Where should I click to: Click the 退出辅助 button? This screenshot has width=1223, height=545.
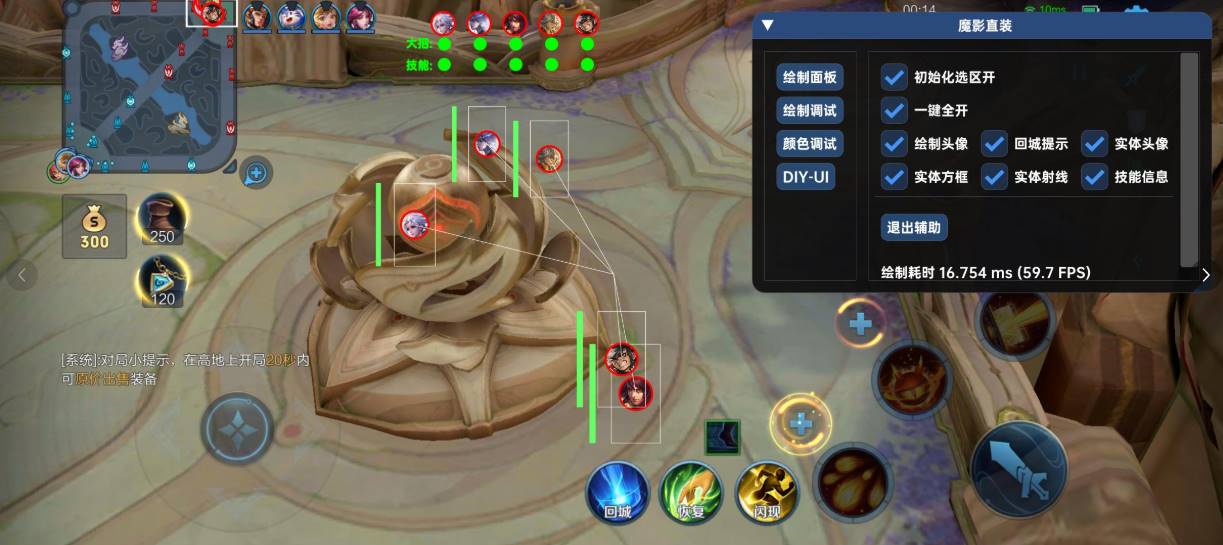[914, 227]
